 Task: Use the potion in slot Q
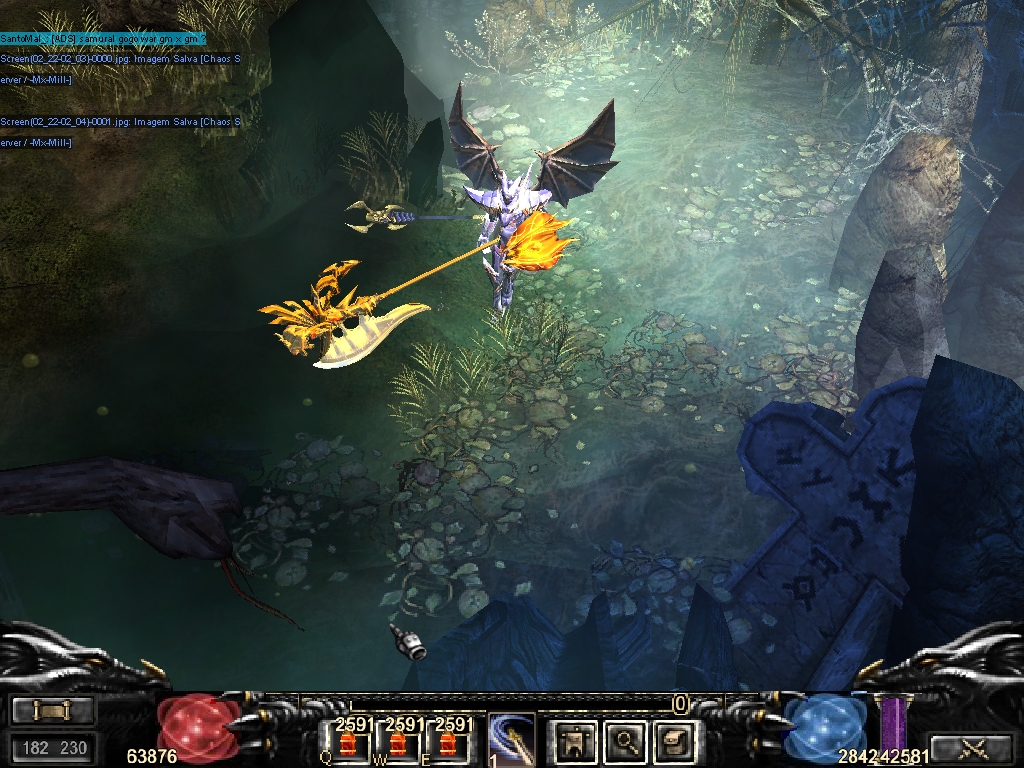349,745
